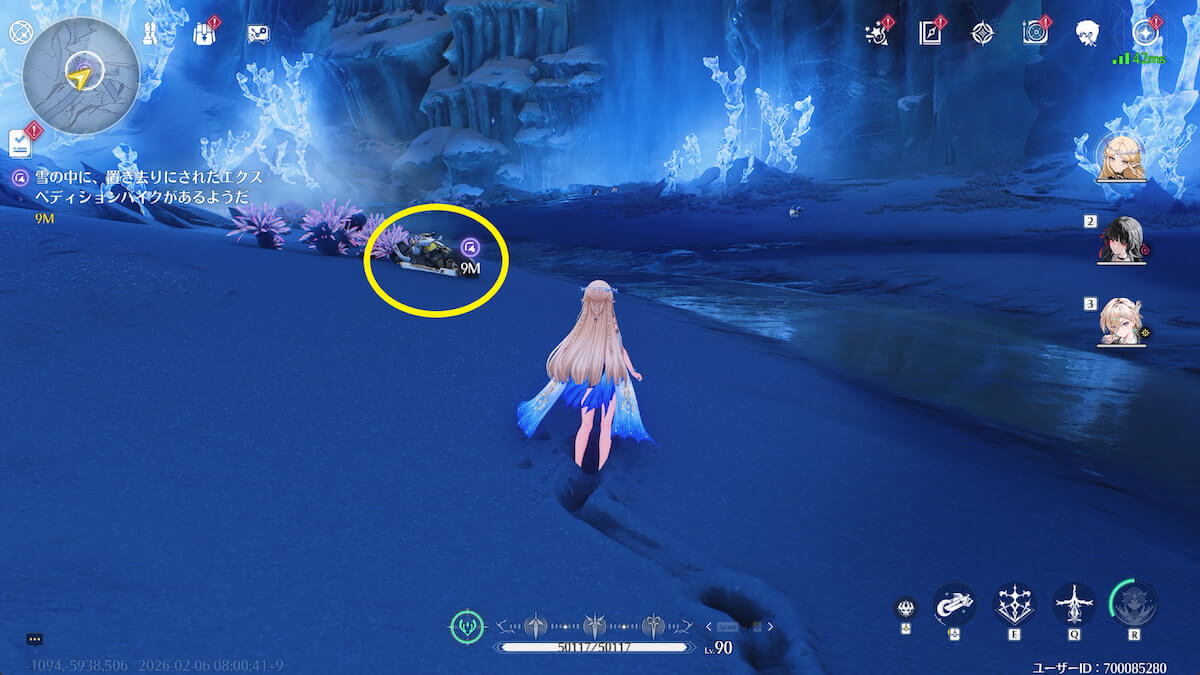
Task: Activate the R ultimate skill icon
Action: [x=1134, y=604]
